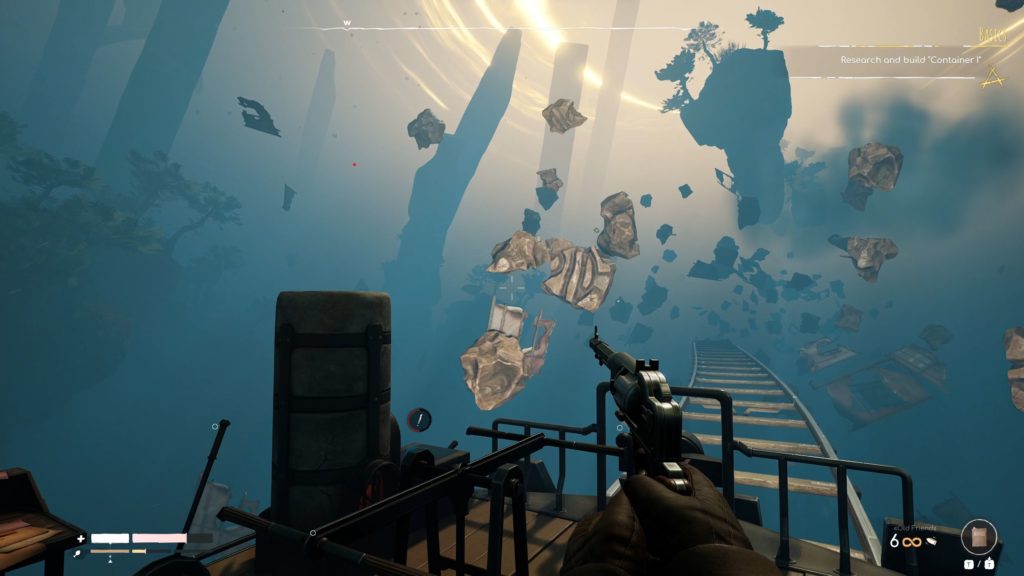
Task: Click the compass strip's W heading
Action: point(347,23)
